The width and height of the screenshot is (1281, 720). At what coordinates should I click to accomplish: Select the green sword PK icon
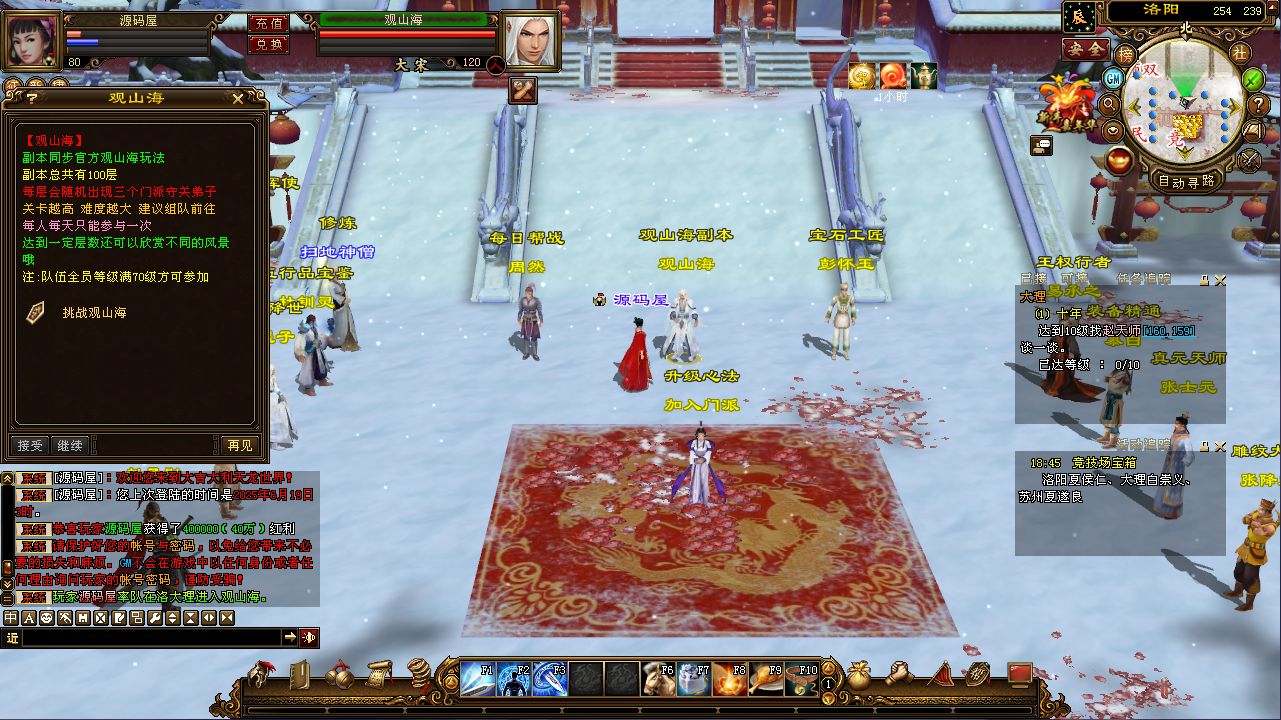[1251, 81]
